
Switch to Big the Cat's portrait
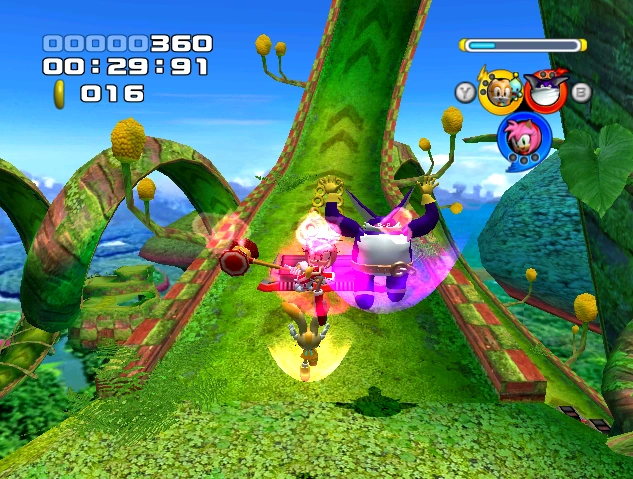tap(545, 91)
